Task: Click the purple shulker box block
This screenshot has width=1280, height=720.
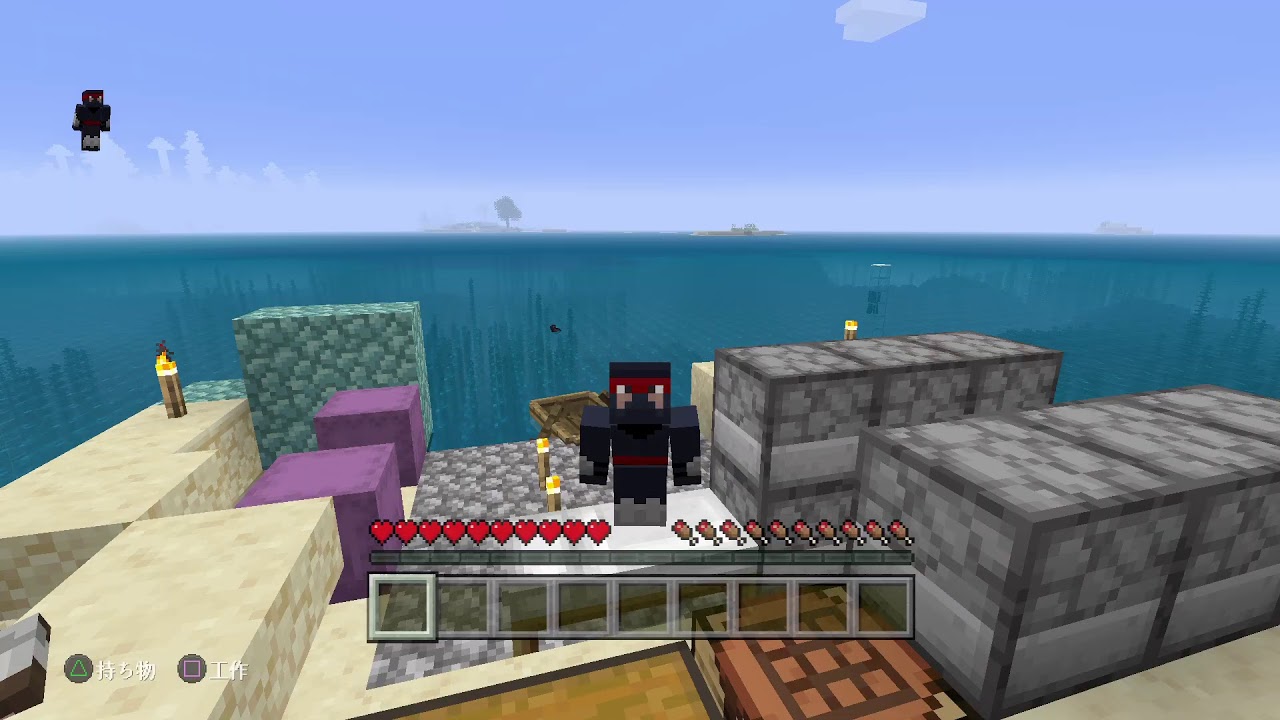Action: 365,420
